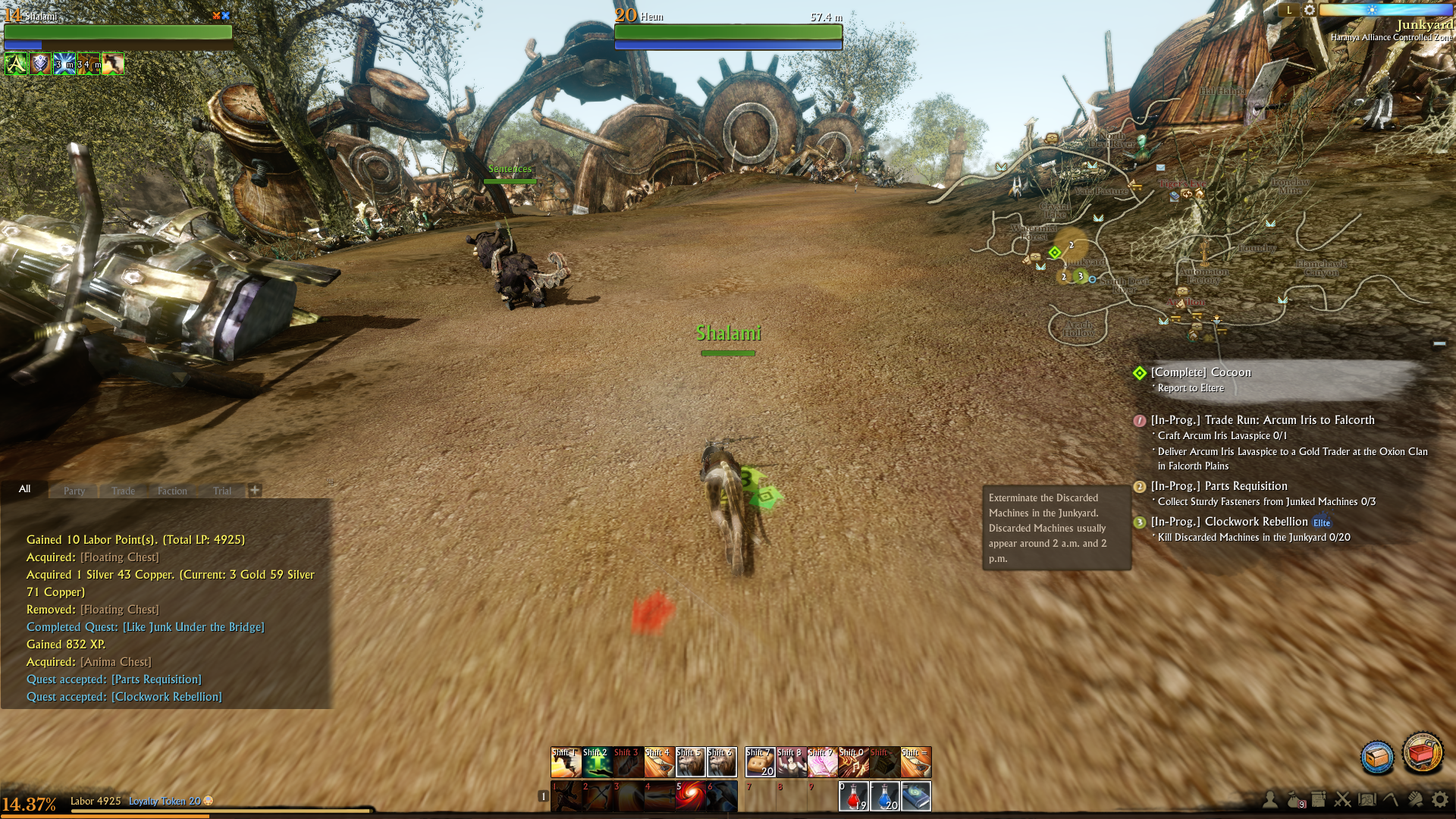Activate the green upward arrow skill
1456x819 pixels.
pyautogui.click(x=597, y=762)
